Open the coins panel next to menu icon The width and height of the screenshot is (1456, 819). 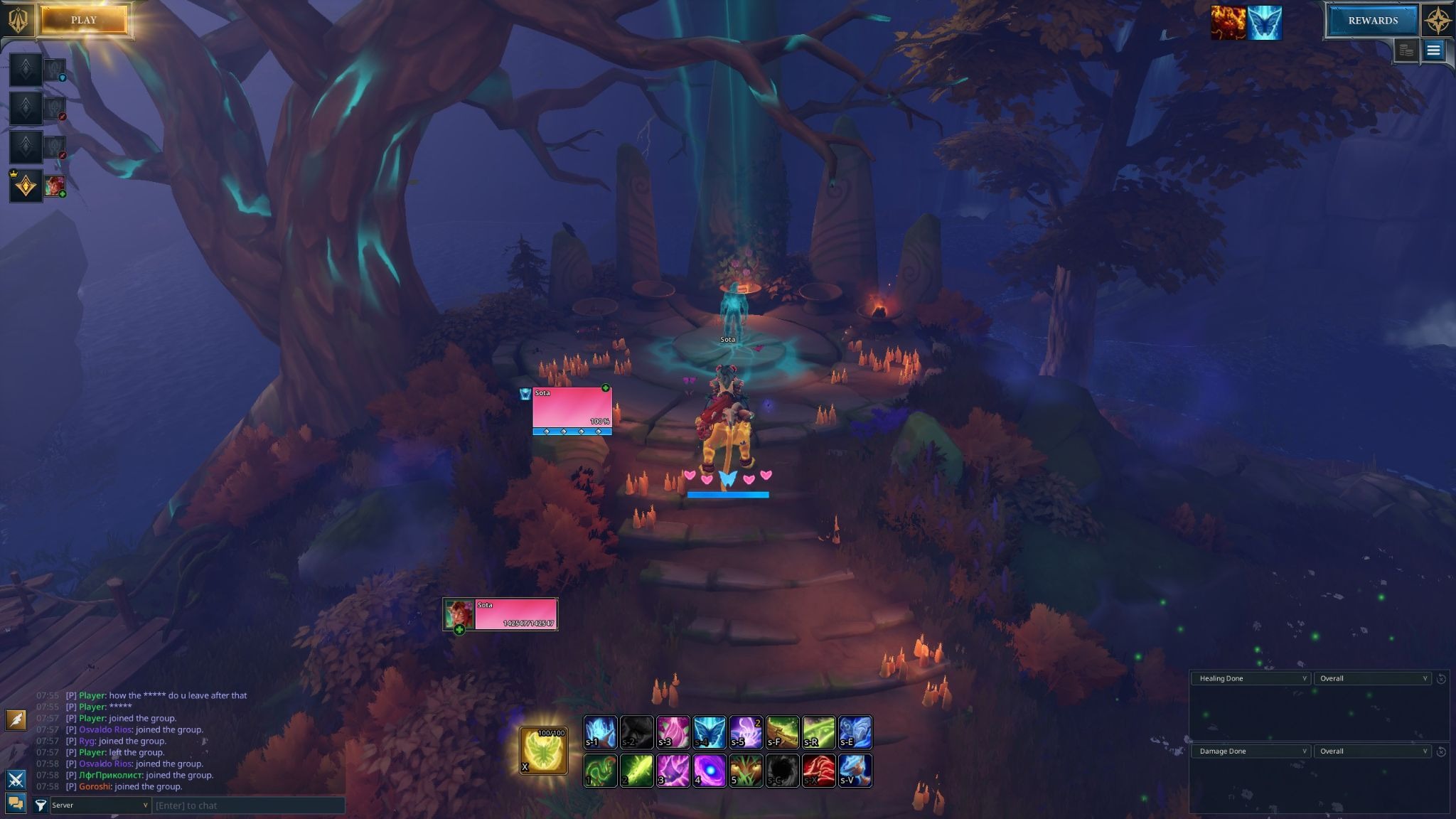1406,50
